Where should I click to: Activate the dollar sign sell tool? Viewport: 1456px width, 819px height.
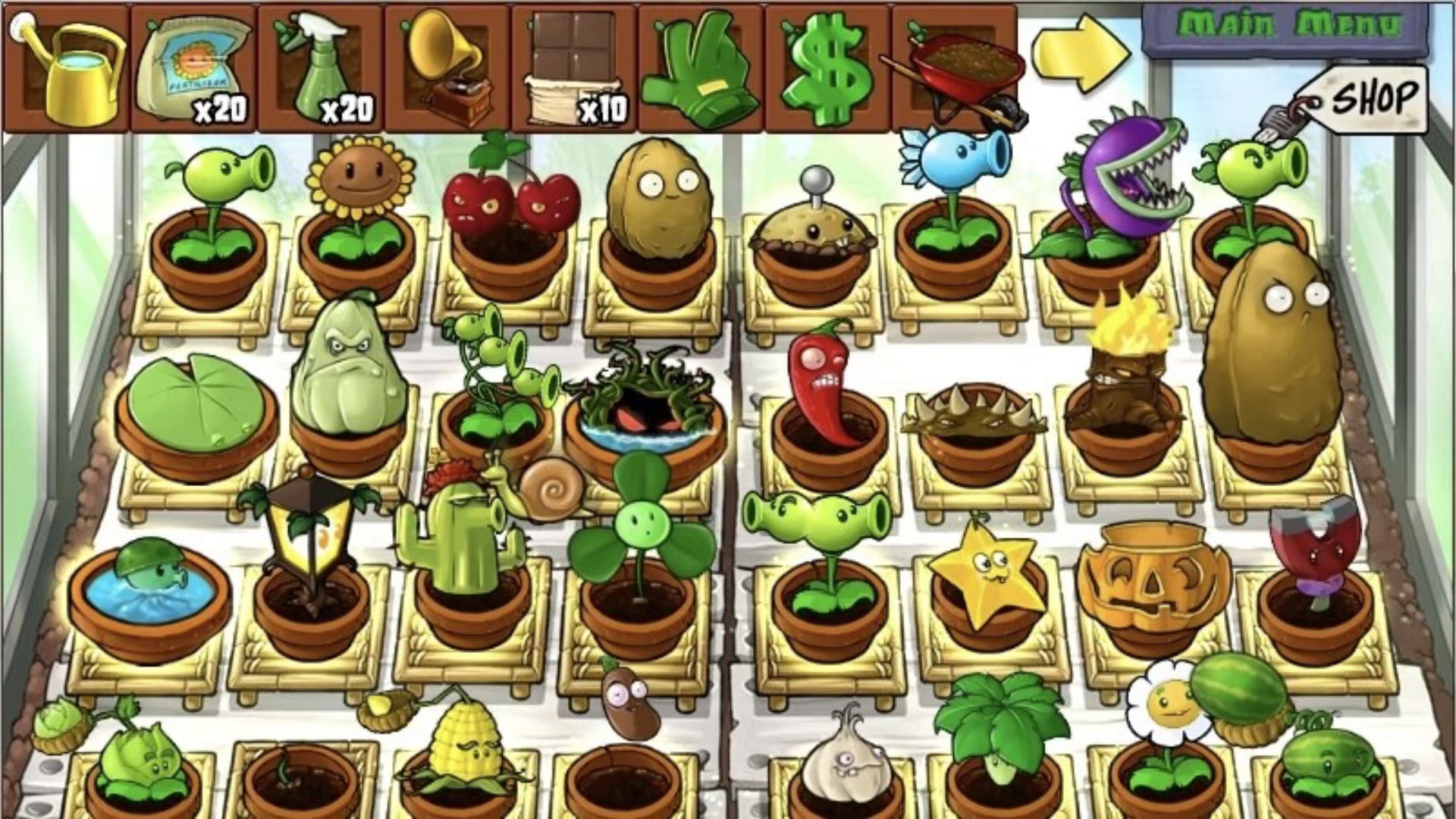pyautogui.click(x=828, y=70)
